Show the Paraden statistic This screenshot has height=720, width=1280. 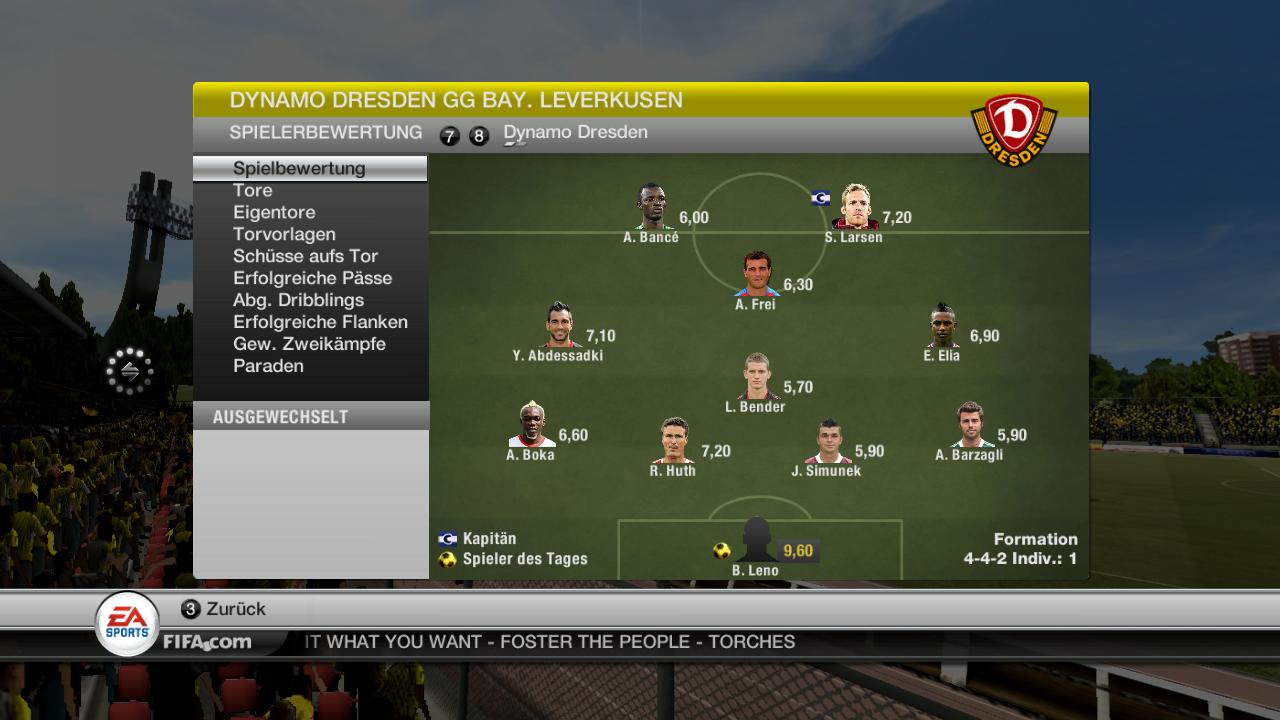point(268,366)
